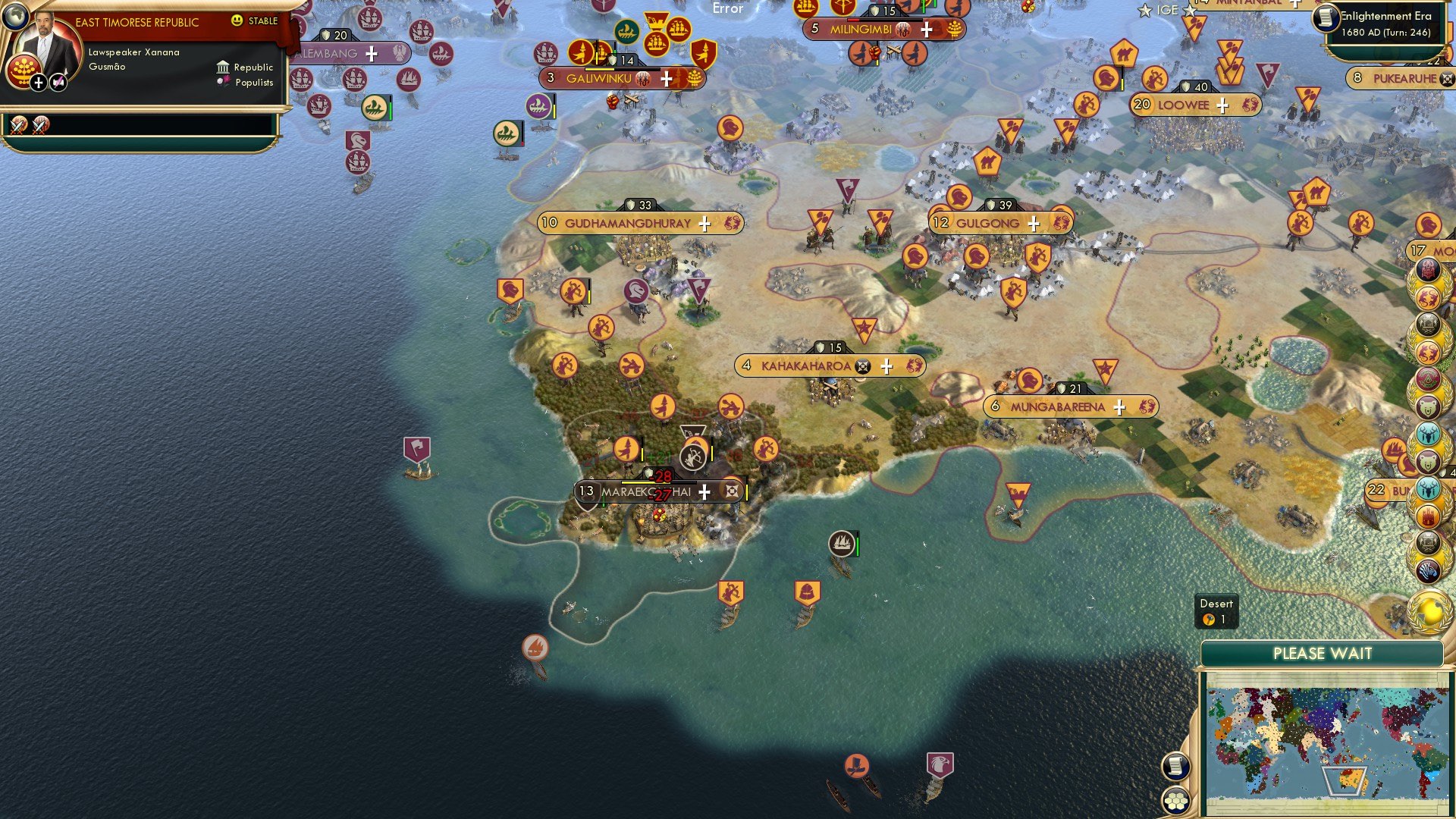Expand Maraekothai's city growth with the plus button
Viewport: 1456px width, 819px height.
coord(704,491)
